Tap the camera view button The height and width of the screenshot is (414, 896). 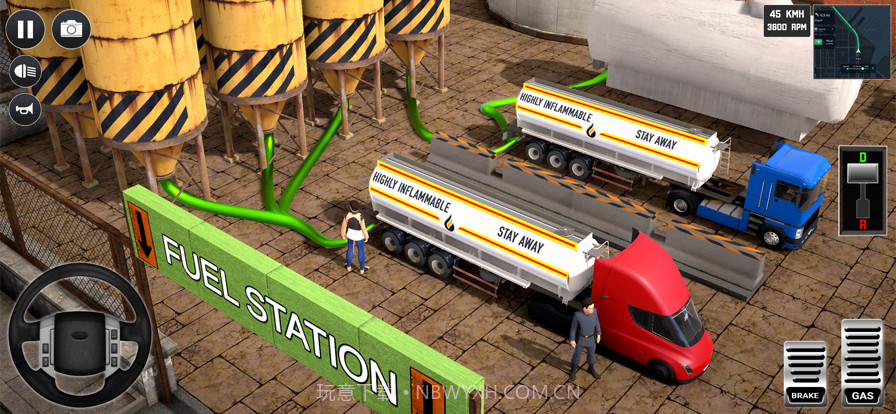71,29
